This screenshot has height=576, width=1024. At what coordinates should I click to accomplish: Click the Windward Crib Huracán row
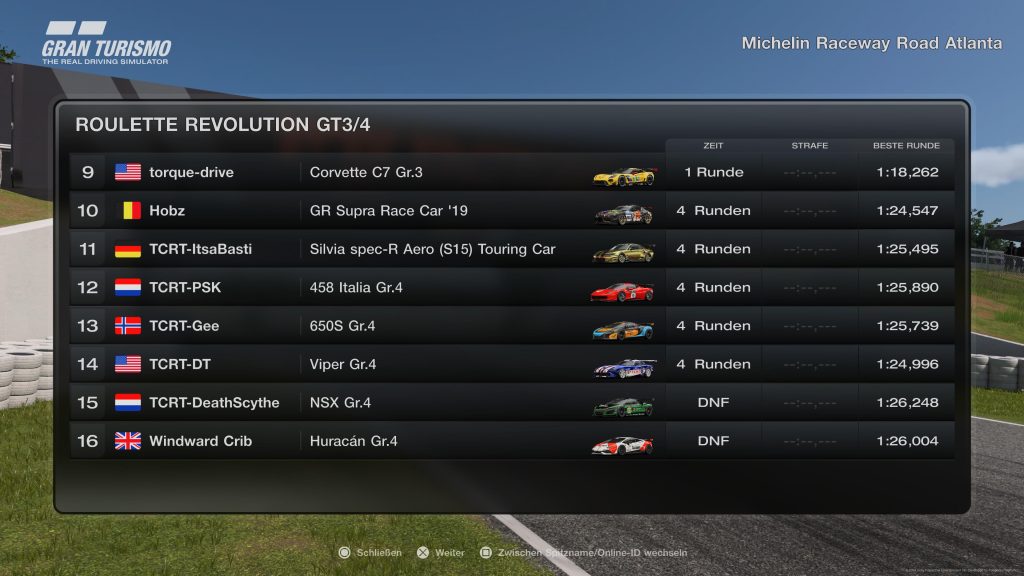pos(511,441)
